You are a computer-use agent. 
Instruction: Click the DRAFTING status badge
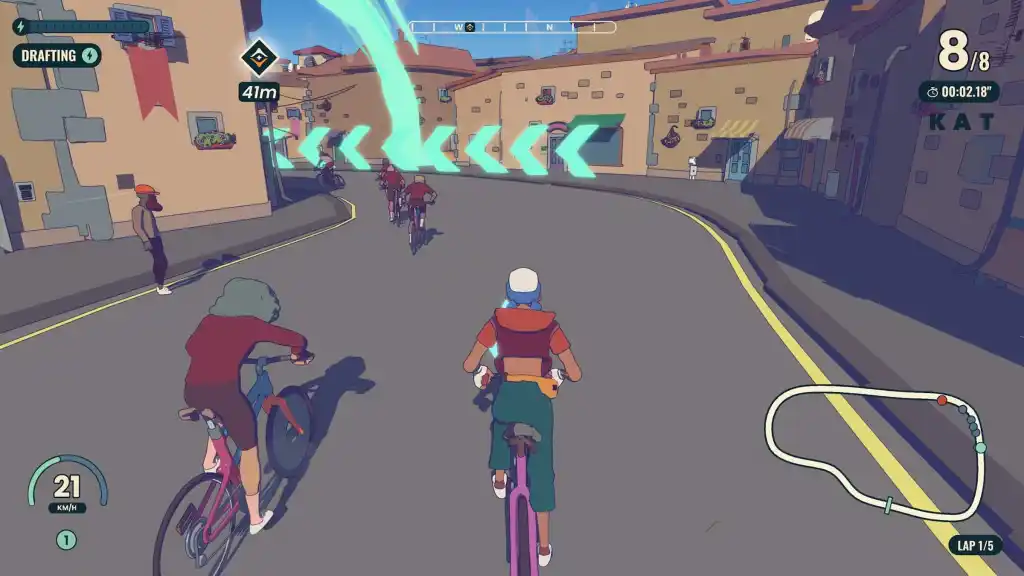(x=57, y=55)
